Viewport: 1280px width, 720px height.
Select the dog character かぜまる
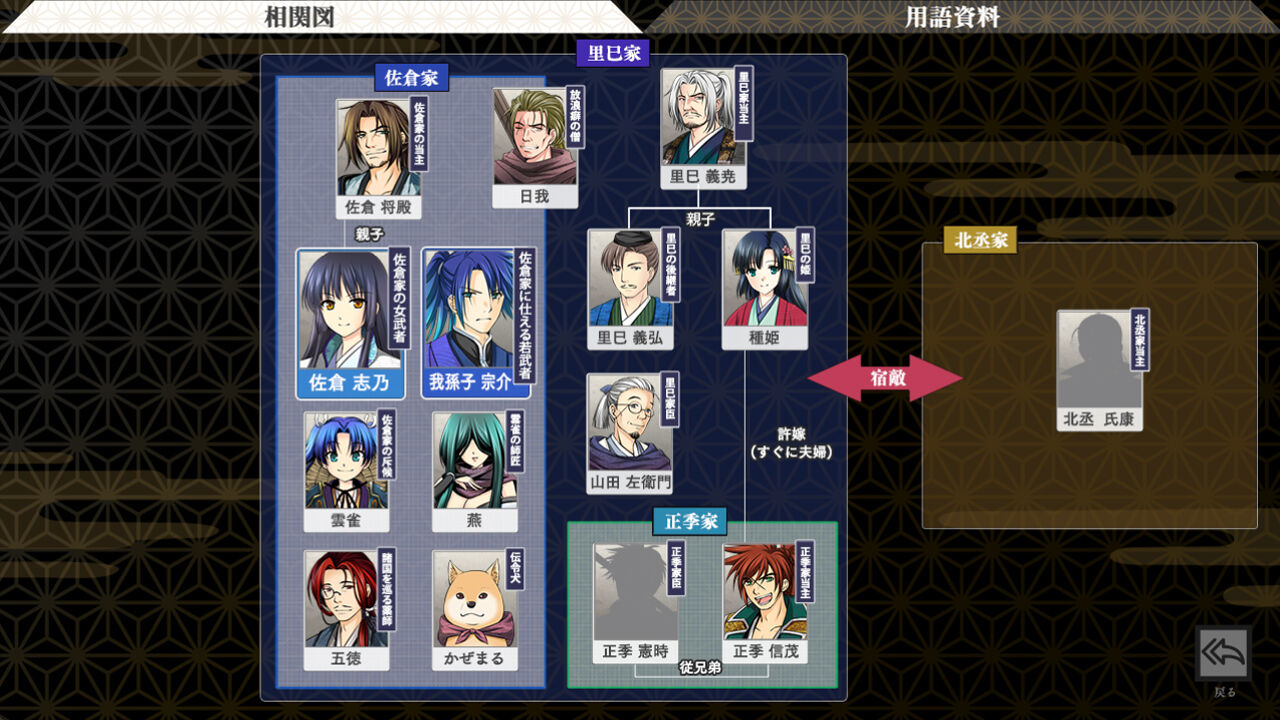pos(472,600)
